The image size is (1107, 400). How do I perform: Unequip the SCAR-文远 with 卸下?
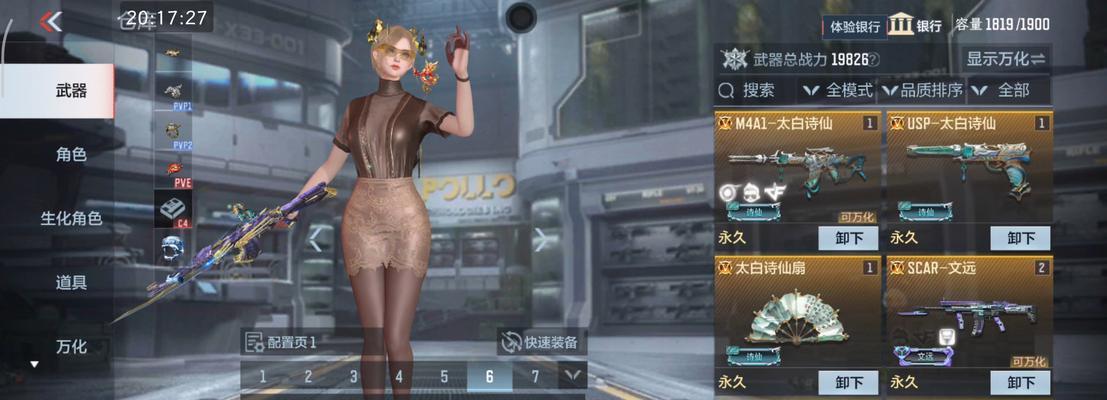click(1020, 382)
